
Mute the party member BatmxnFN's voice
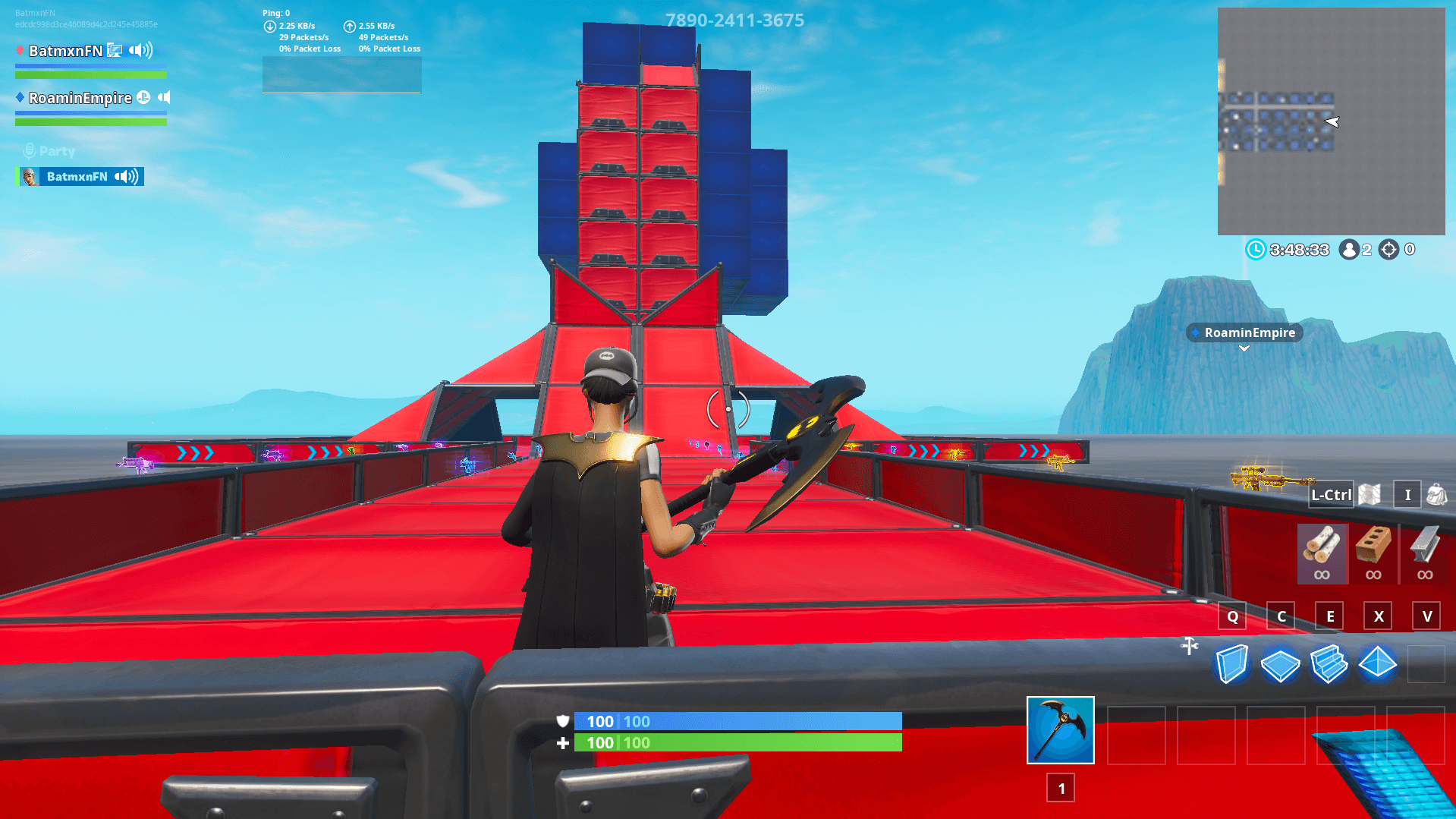pos(124,176)
